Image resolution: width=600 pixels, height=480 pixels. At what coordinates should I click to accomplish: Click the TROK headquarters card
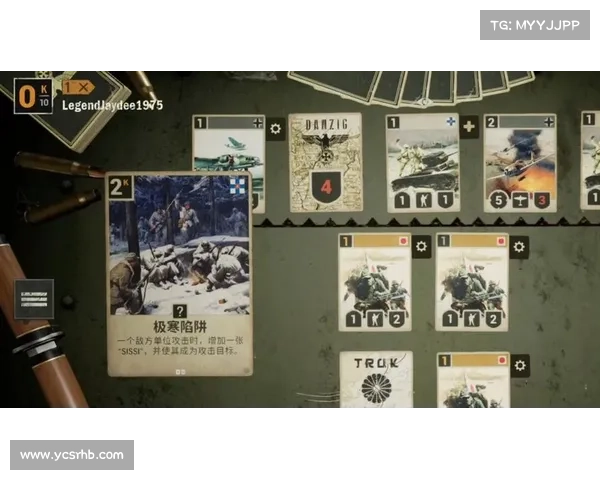(375, 380)
